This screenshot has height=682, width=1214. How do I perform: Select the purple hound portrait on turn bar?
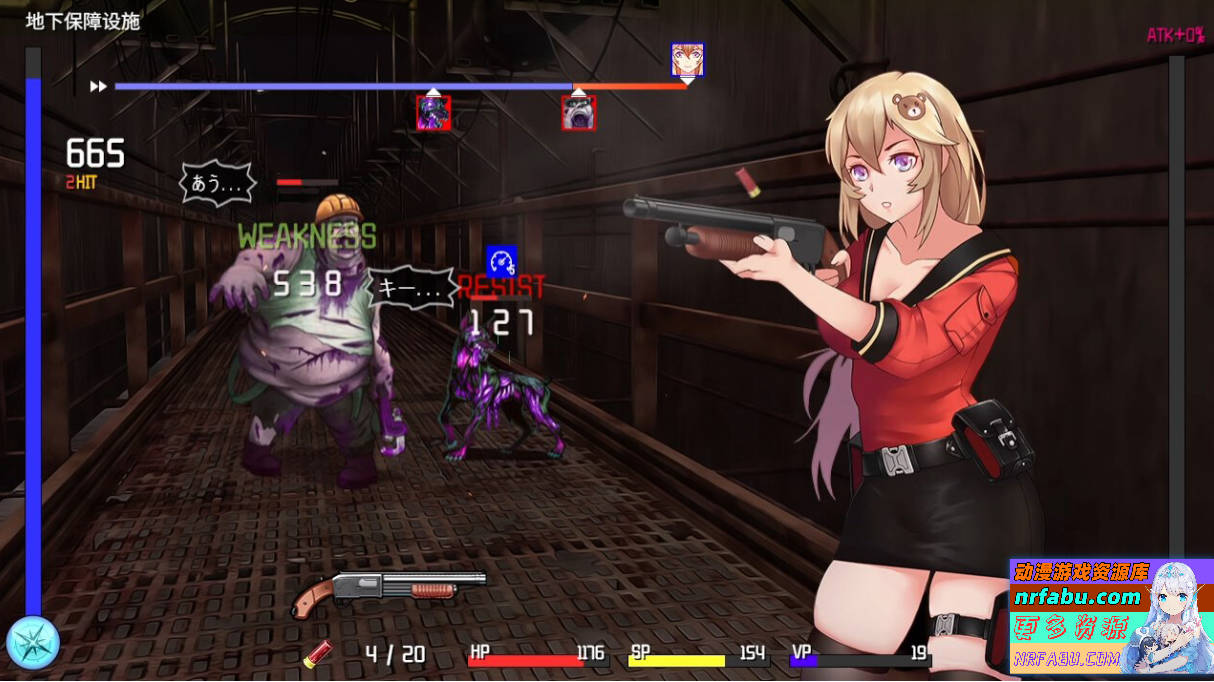pyautogui.click(x=433, y=113)
